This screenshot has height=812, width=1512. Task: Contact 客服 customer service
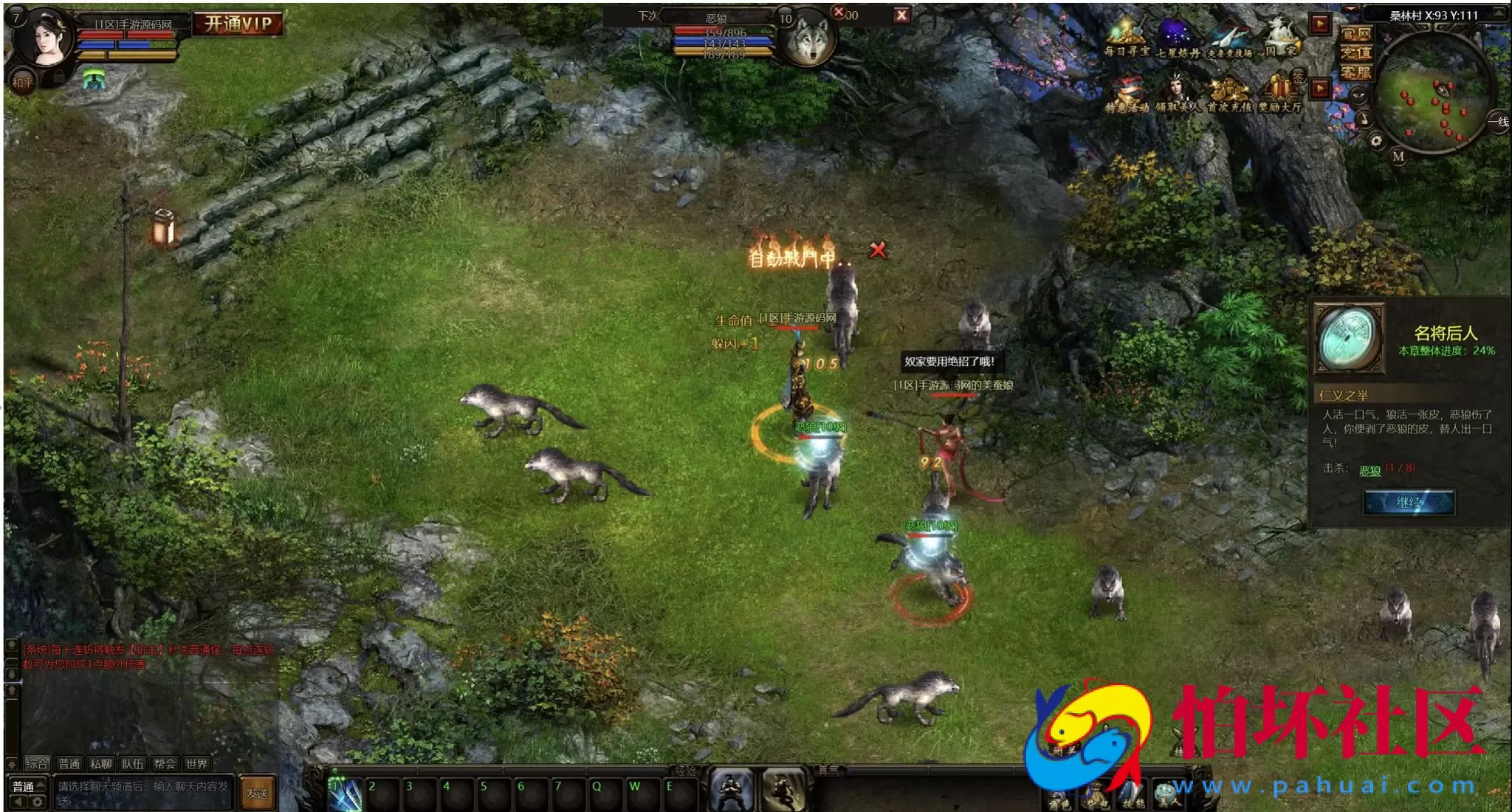[x=1356, y=72]
